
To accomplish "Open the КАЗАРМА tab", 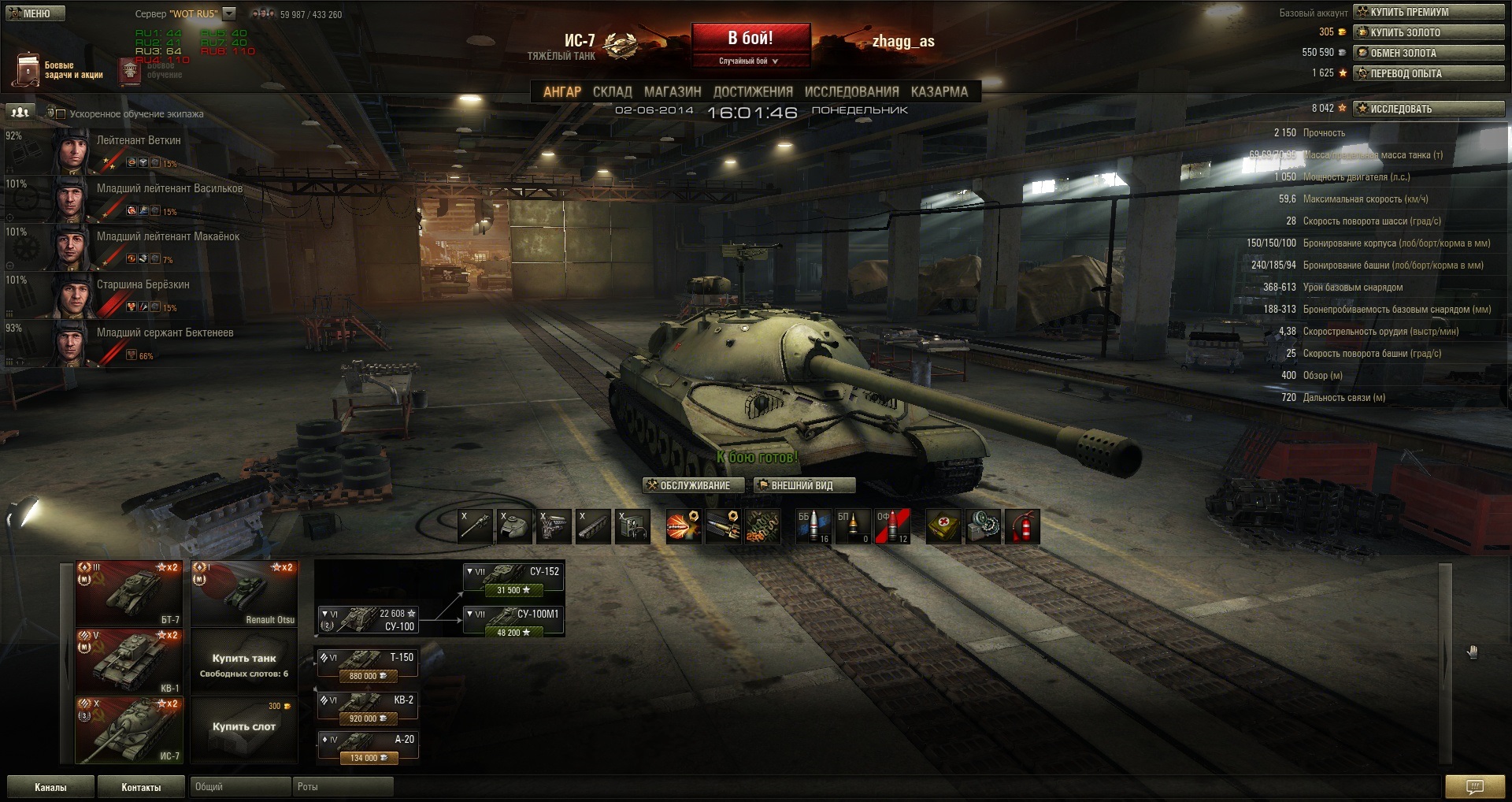I will pyautogui.click(x=939, y=91).
